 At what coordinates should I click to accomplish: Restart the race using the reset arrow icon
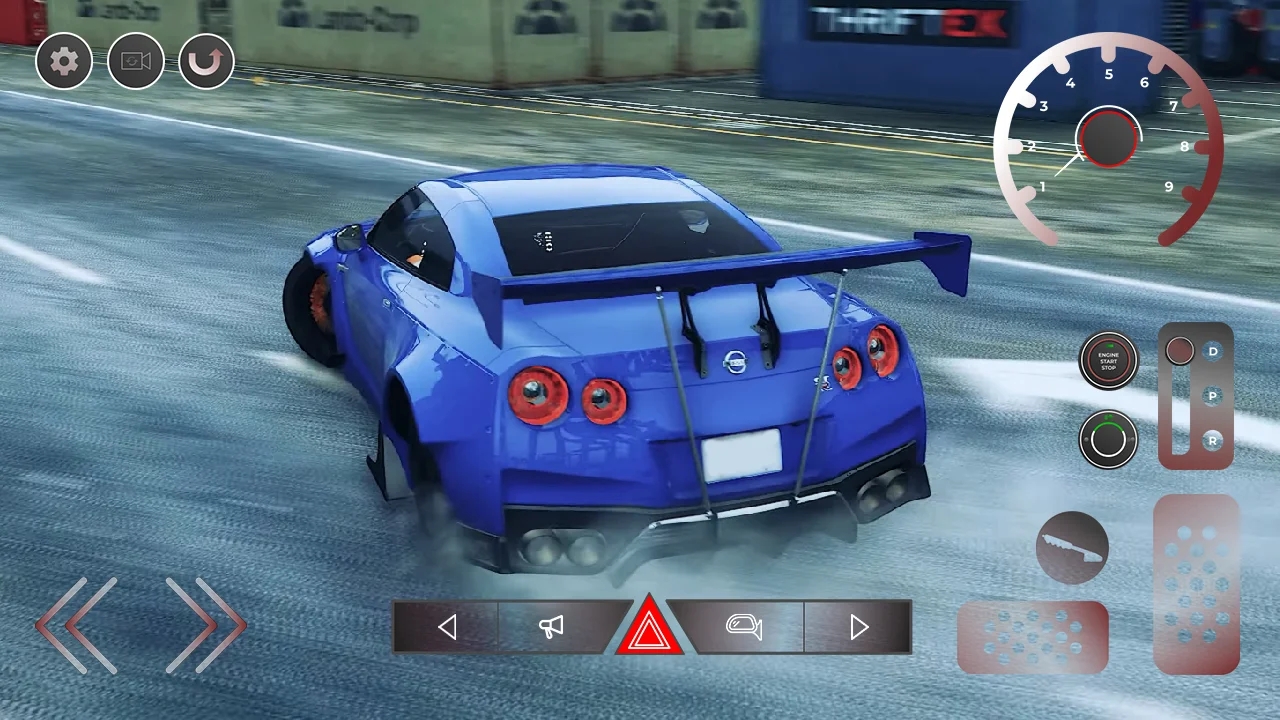pyautogui.click(x=207, y=61)
